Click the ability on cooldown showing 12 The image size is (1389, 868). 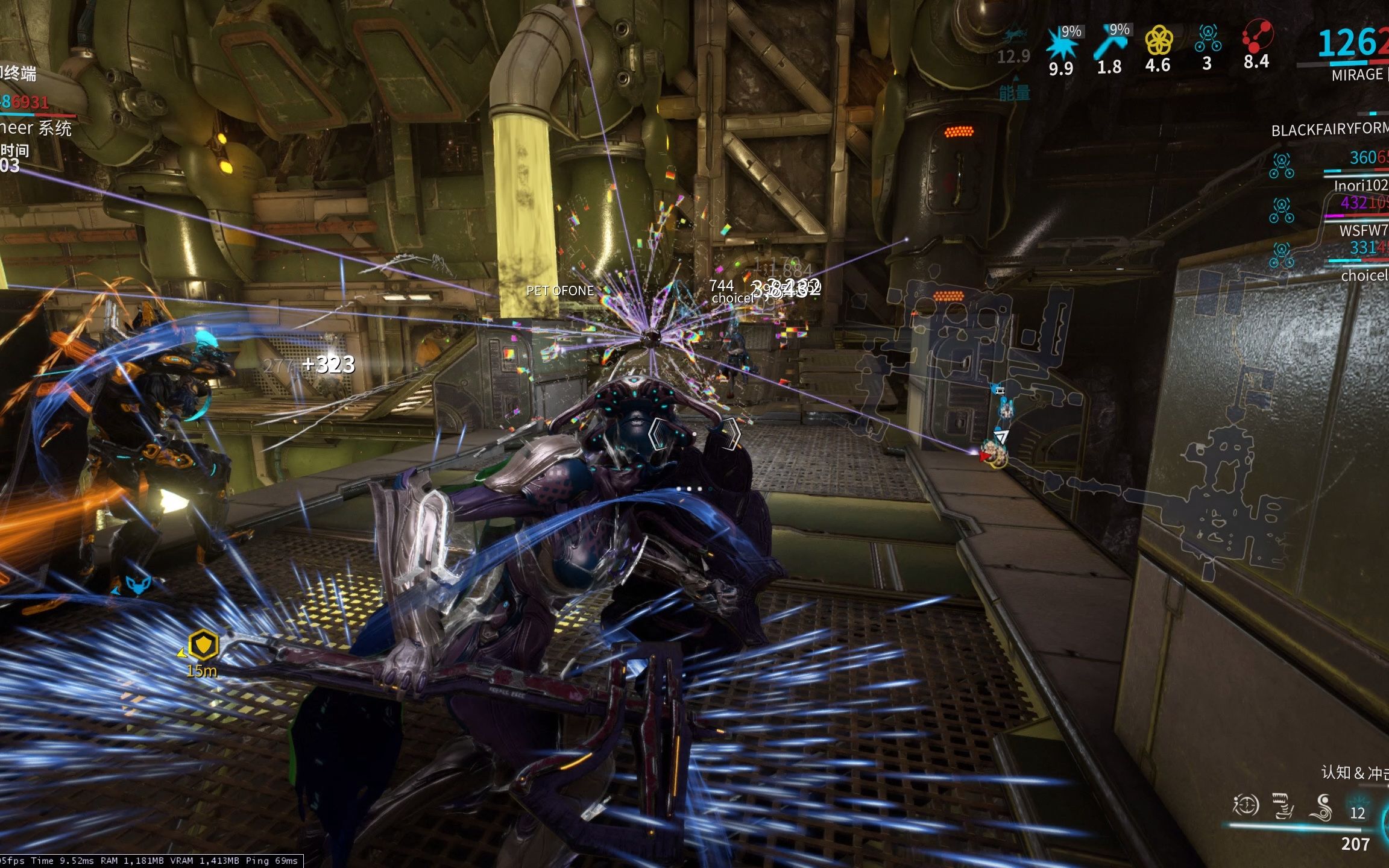pos(1357,812)
